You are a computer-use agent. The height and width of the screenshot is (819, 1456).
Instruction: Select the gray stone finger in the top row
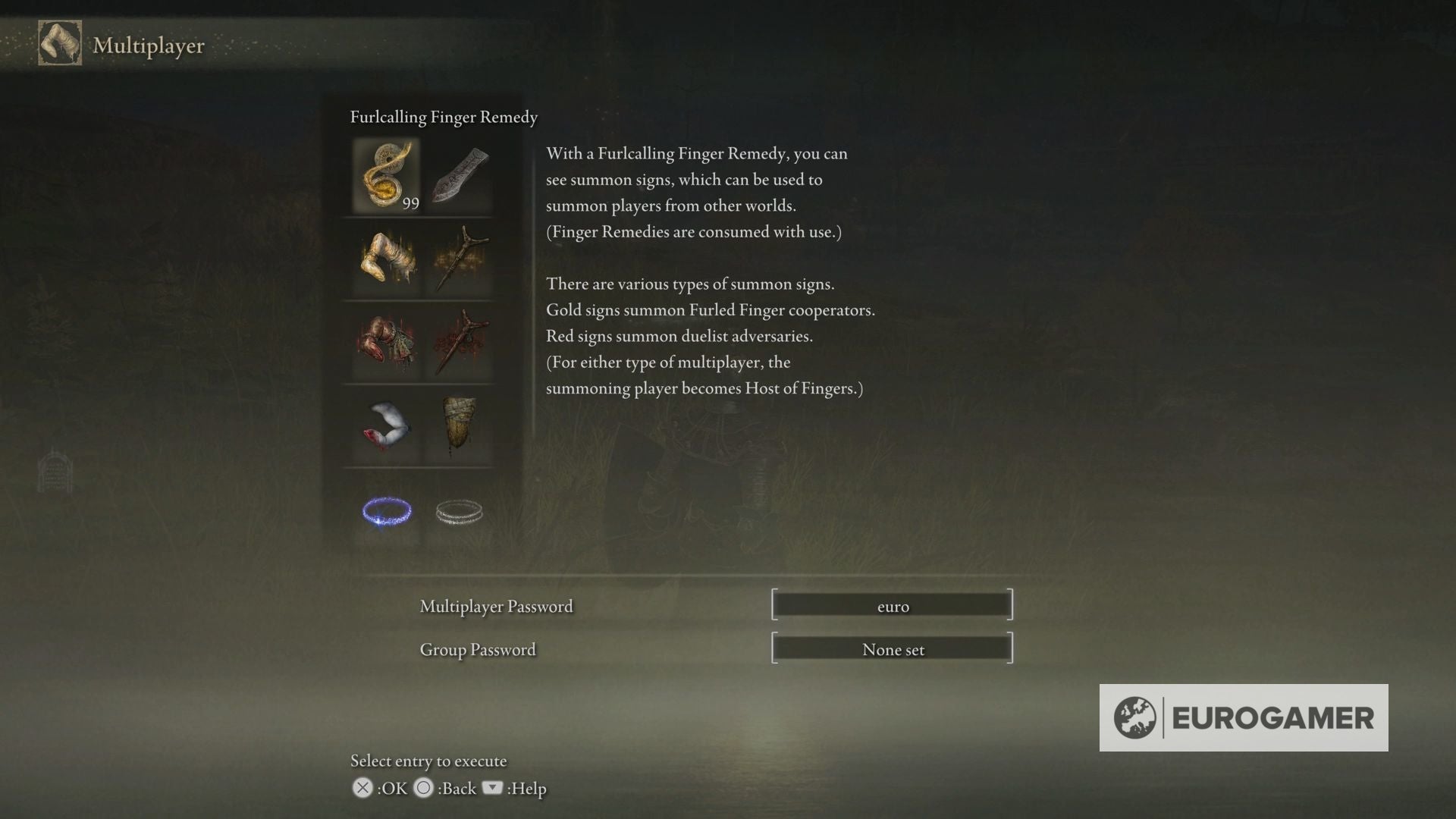click(460, 176)
